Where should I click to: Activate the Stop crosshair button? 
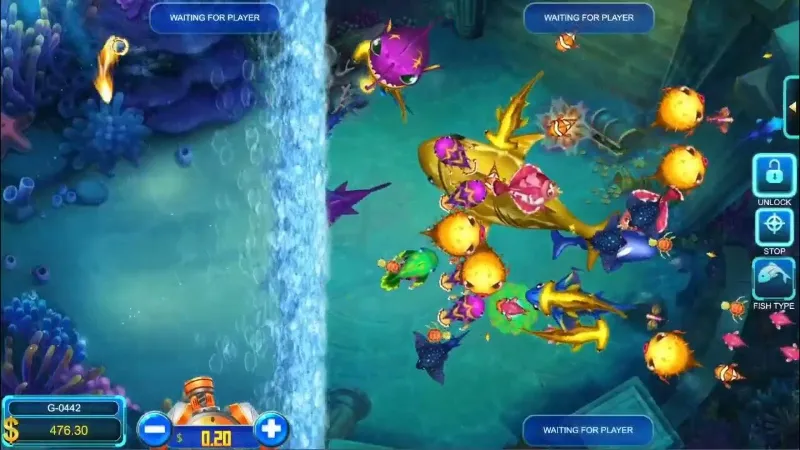coord(774,227)
